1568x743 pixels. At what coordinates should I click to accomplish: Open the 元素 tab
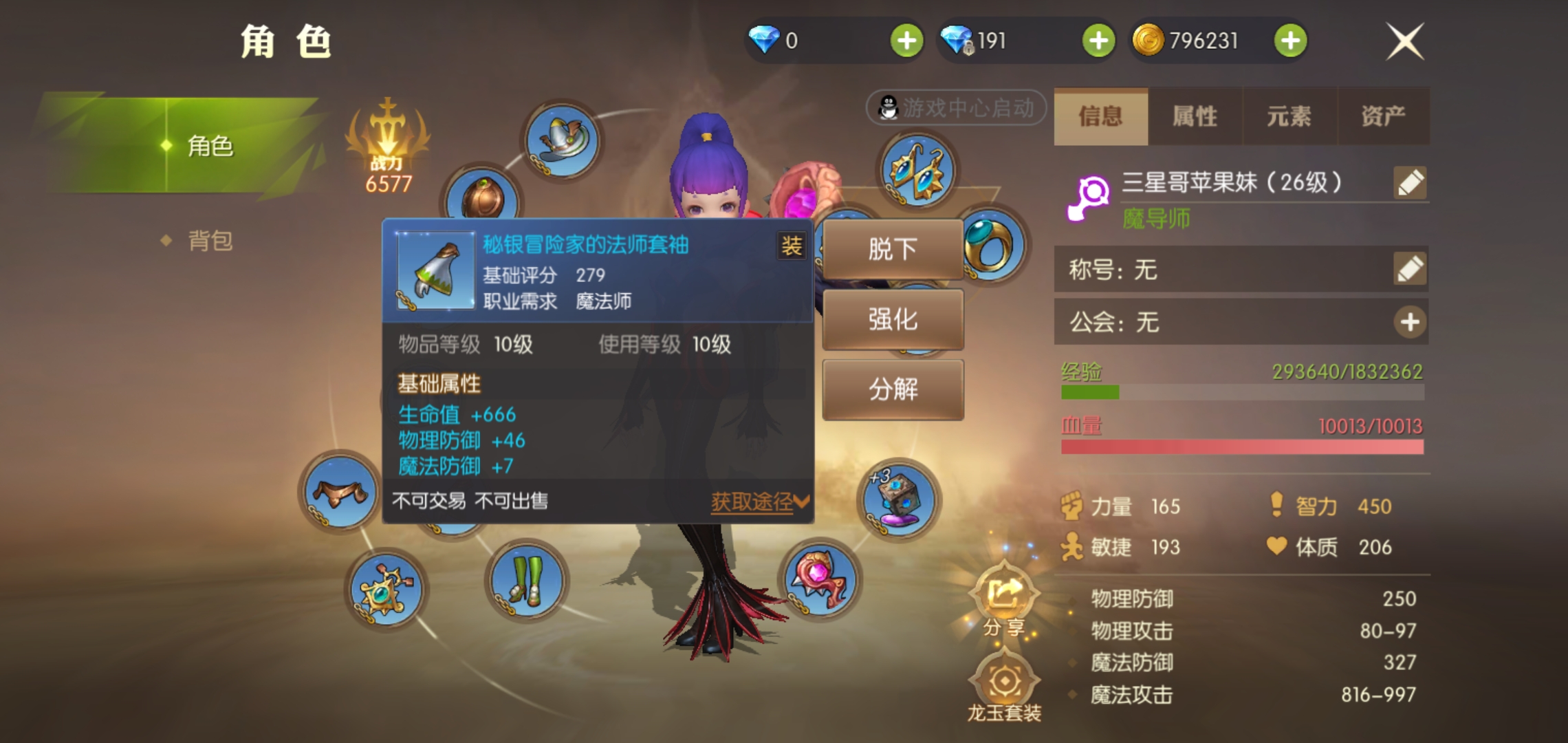click(1289, 117)
